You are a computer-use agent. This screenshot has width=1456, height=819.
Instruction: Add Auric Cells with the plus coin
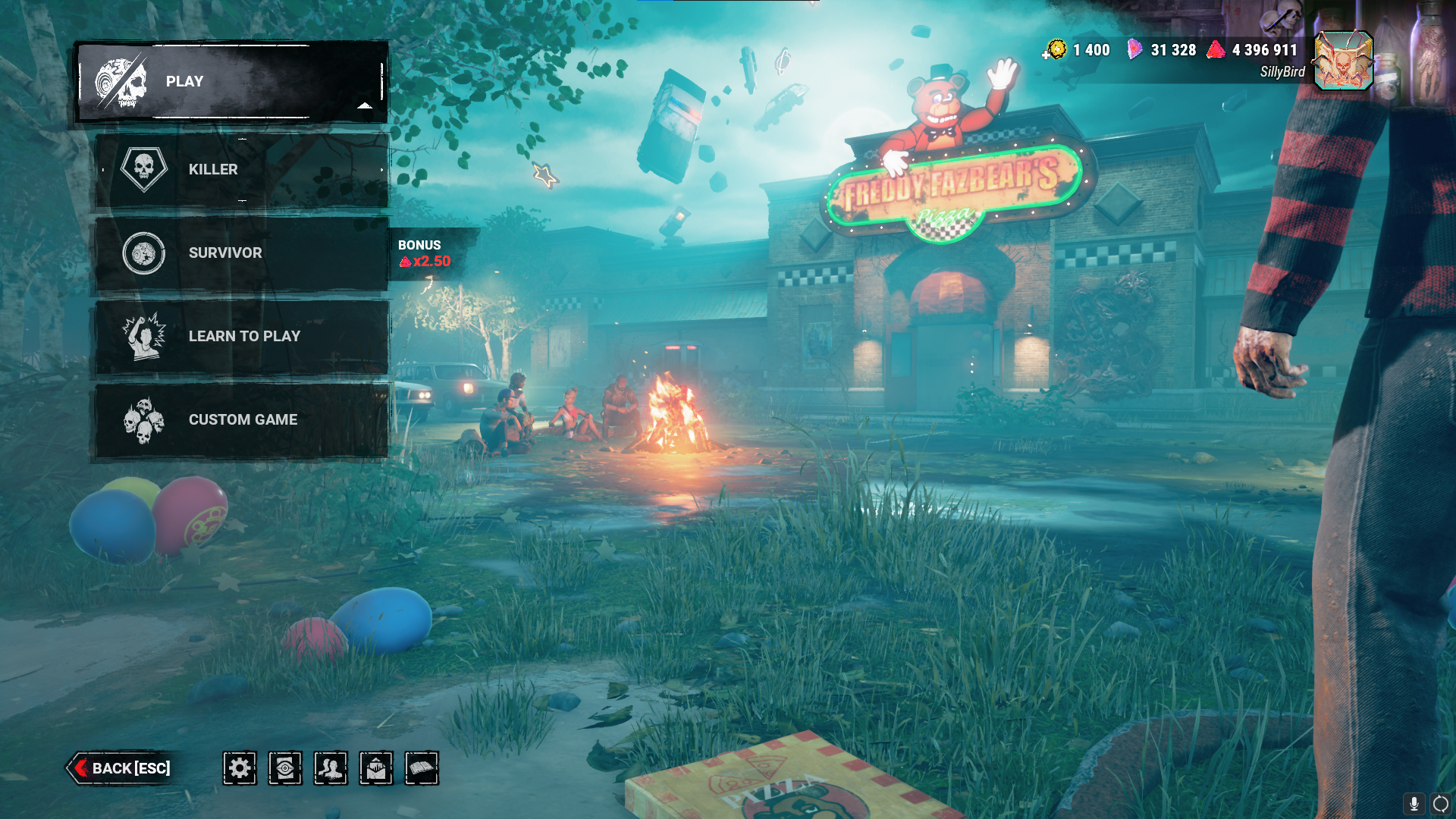(1054, 51)
